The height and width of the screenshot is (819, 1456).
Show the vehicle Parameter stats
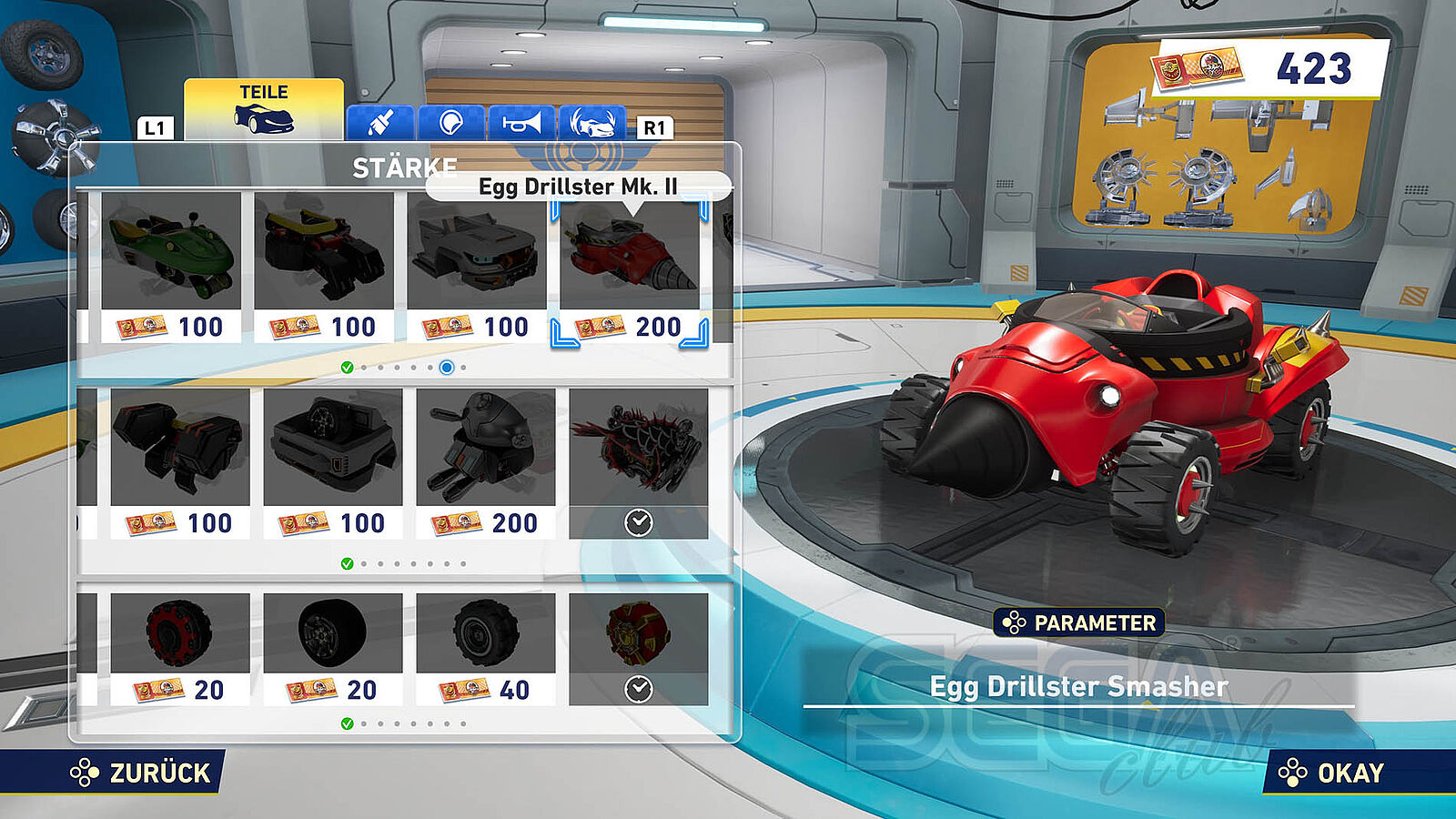coord(1078,623)
